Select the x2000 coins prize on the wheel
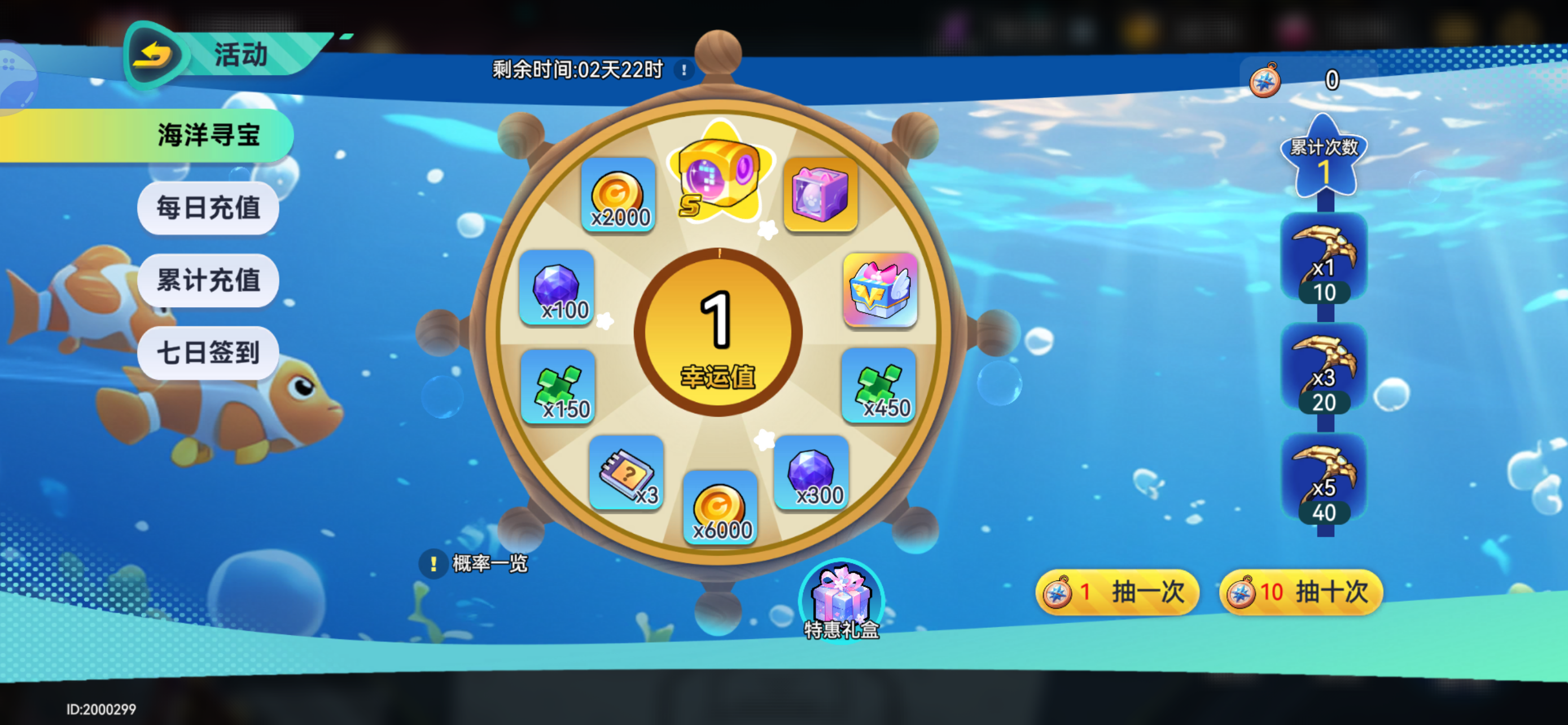 (x=619, y=196)
